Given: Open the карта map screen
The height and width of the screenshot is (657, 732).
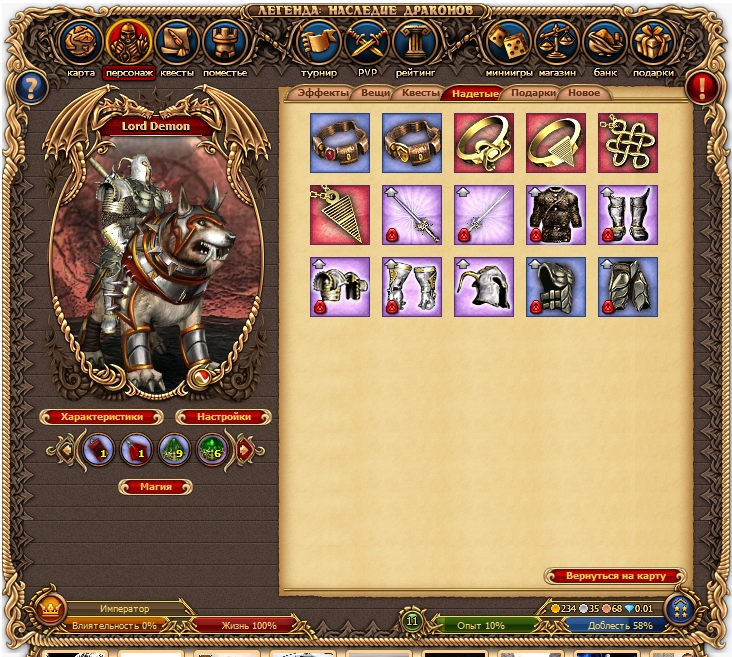Looking at the screenshot, I should pyautogui.click(x=81, y=44).
